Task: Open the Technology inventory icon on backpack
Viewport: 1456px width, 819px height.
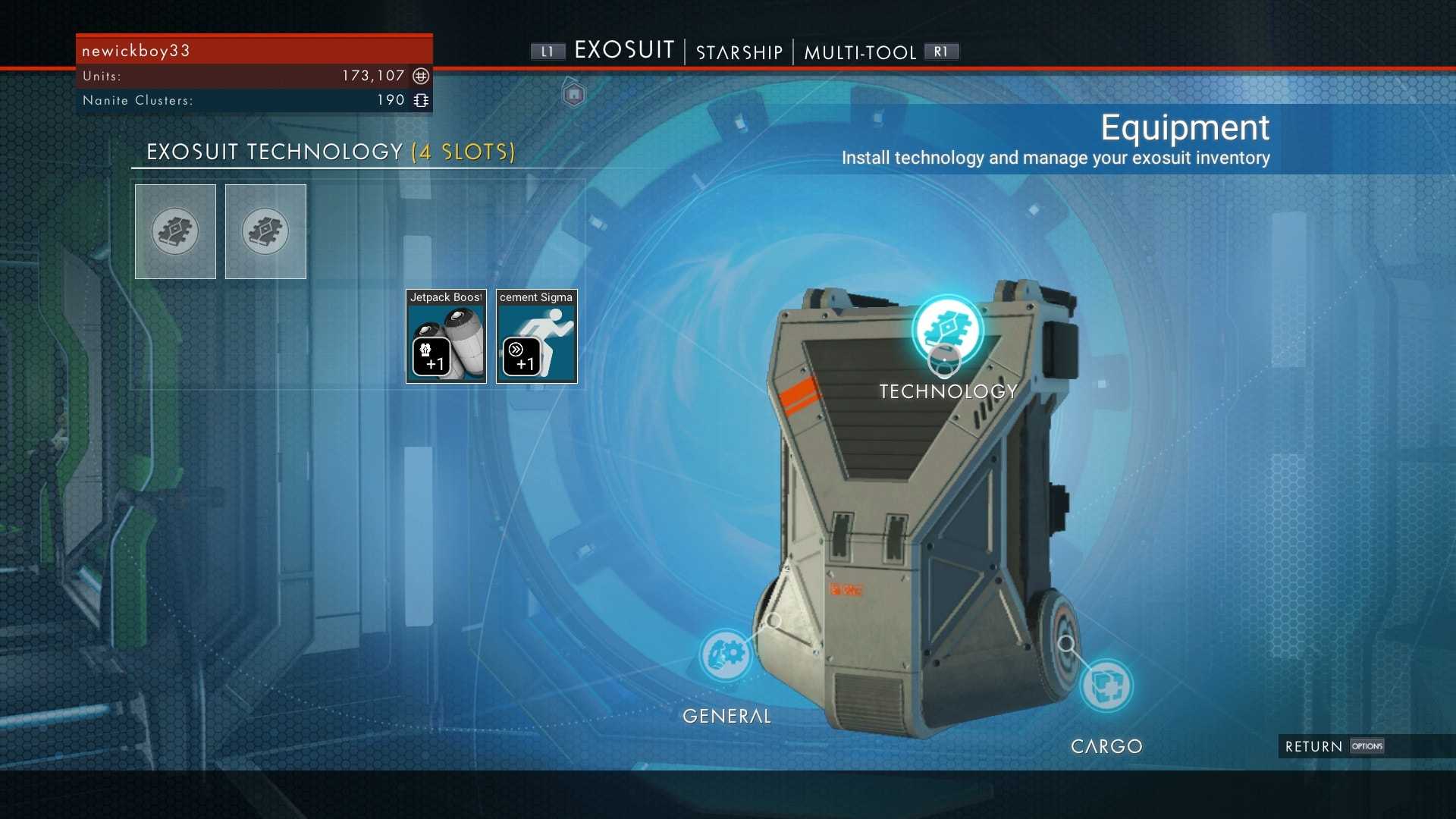Action: point(947,329)
